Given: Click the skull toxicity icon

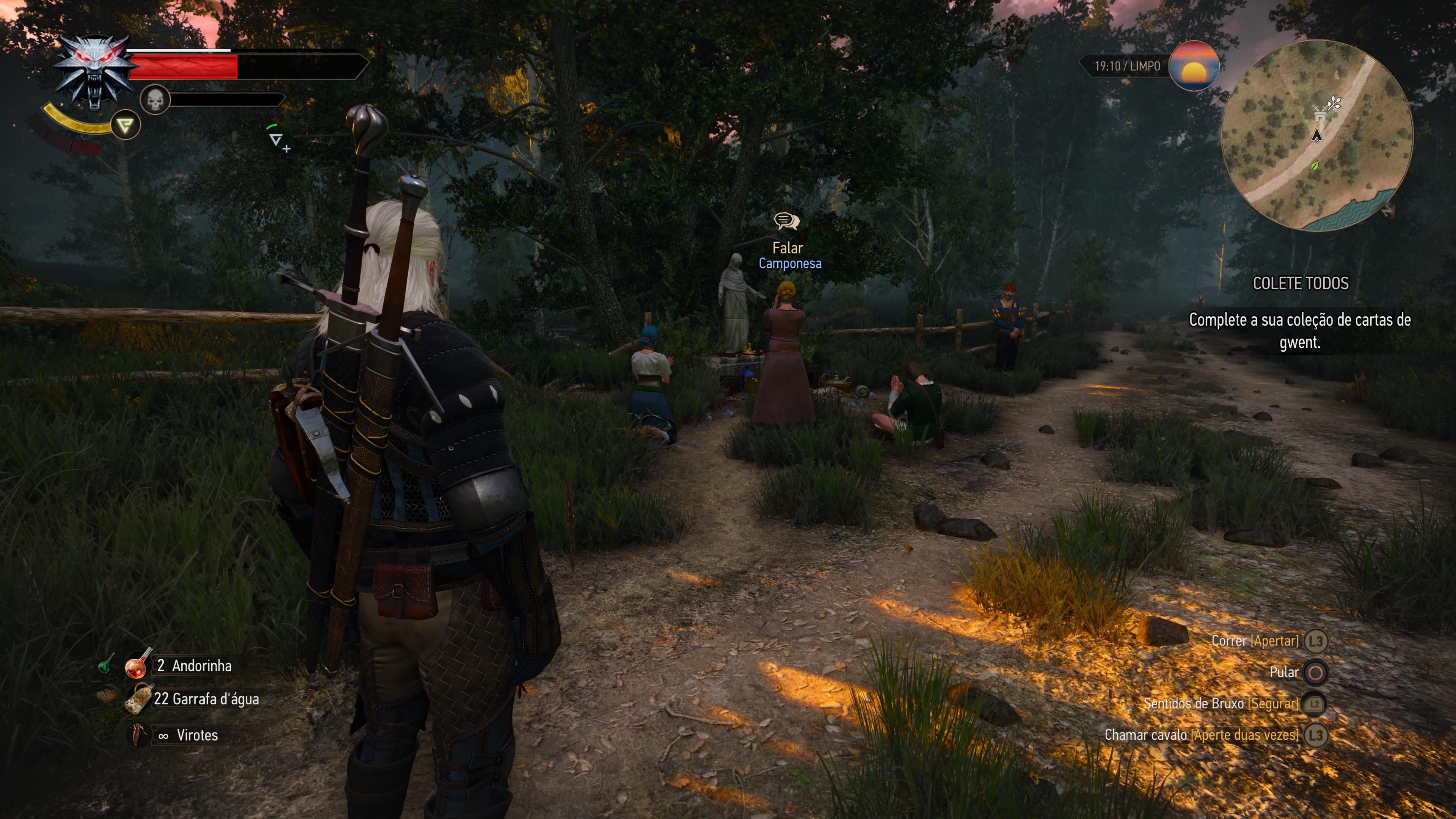Looking at the screenshot, I should [155, 100].
